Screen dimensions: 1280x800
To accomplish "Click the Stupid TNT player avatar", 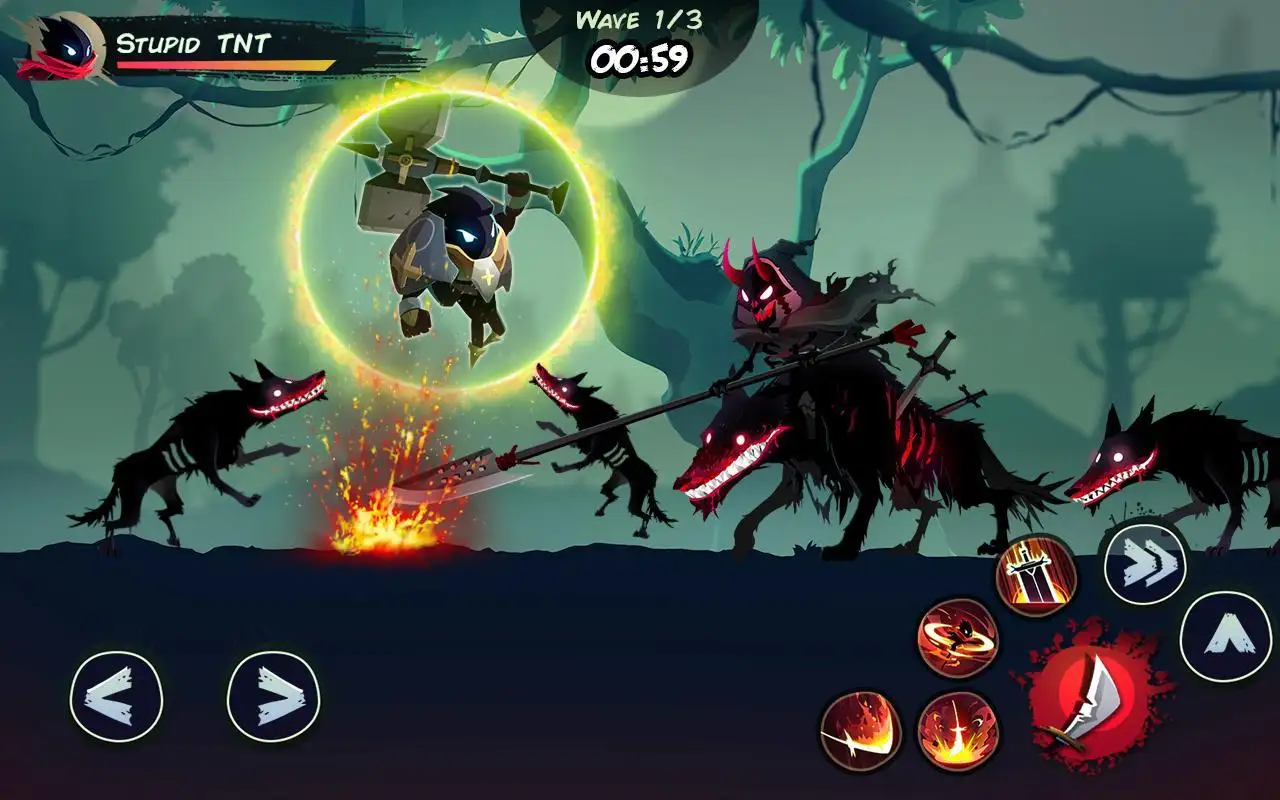I will coord(62,47).
